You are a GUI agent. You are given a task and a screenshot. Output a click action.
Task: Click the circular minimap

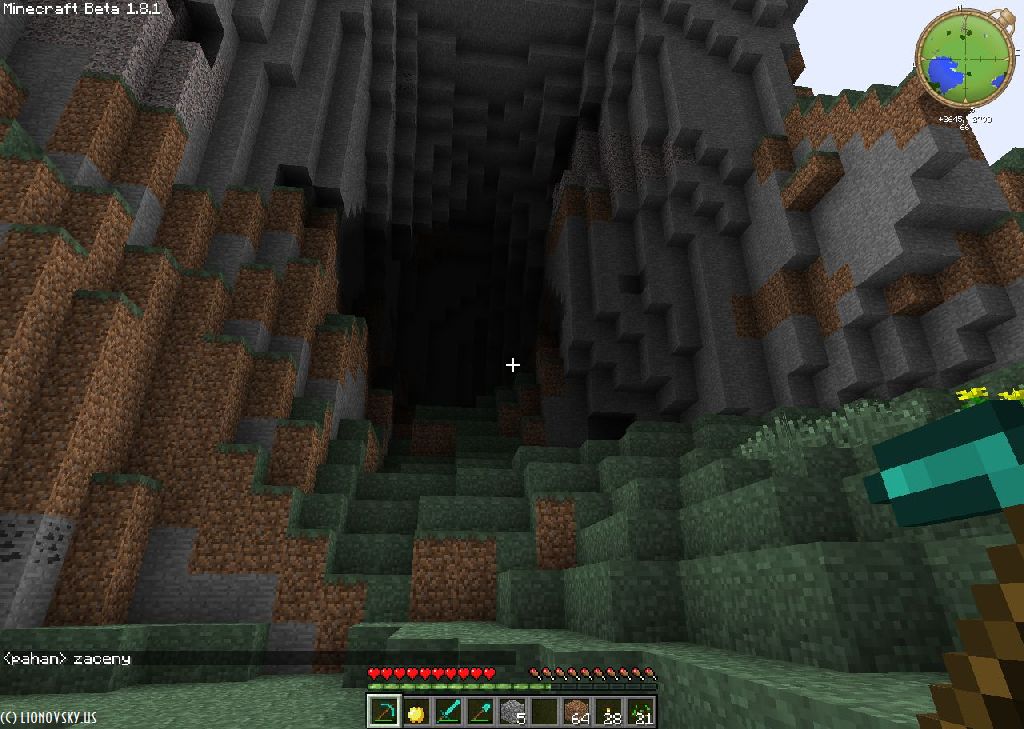click(x=965, y=58)
